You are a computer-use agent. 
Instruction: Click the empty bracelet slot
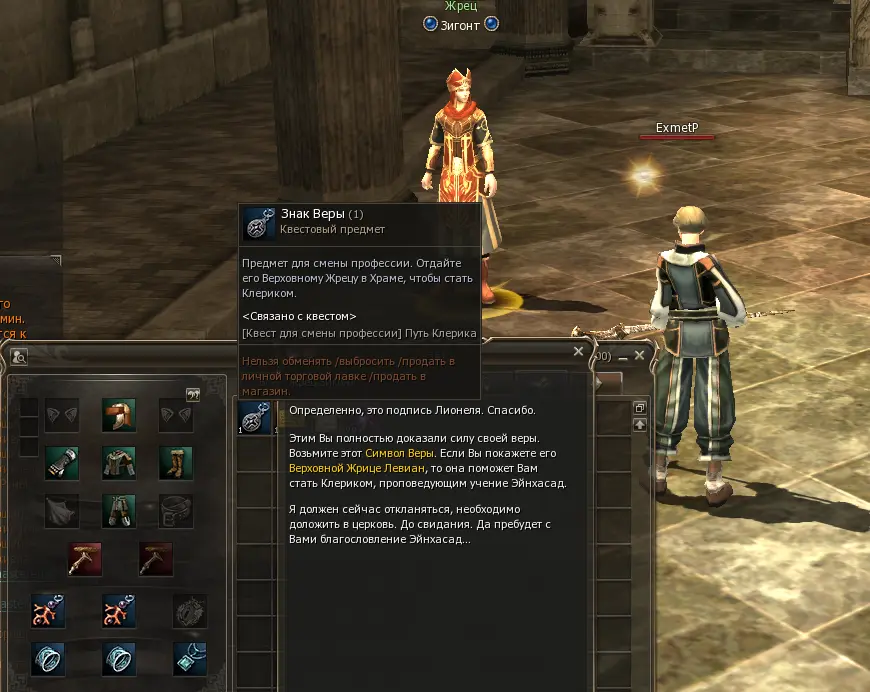point(189,610)
